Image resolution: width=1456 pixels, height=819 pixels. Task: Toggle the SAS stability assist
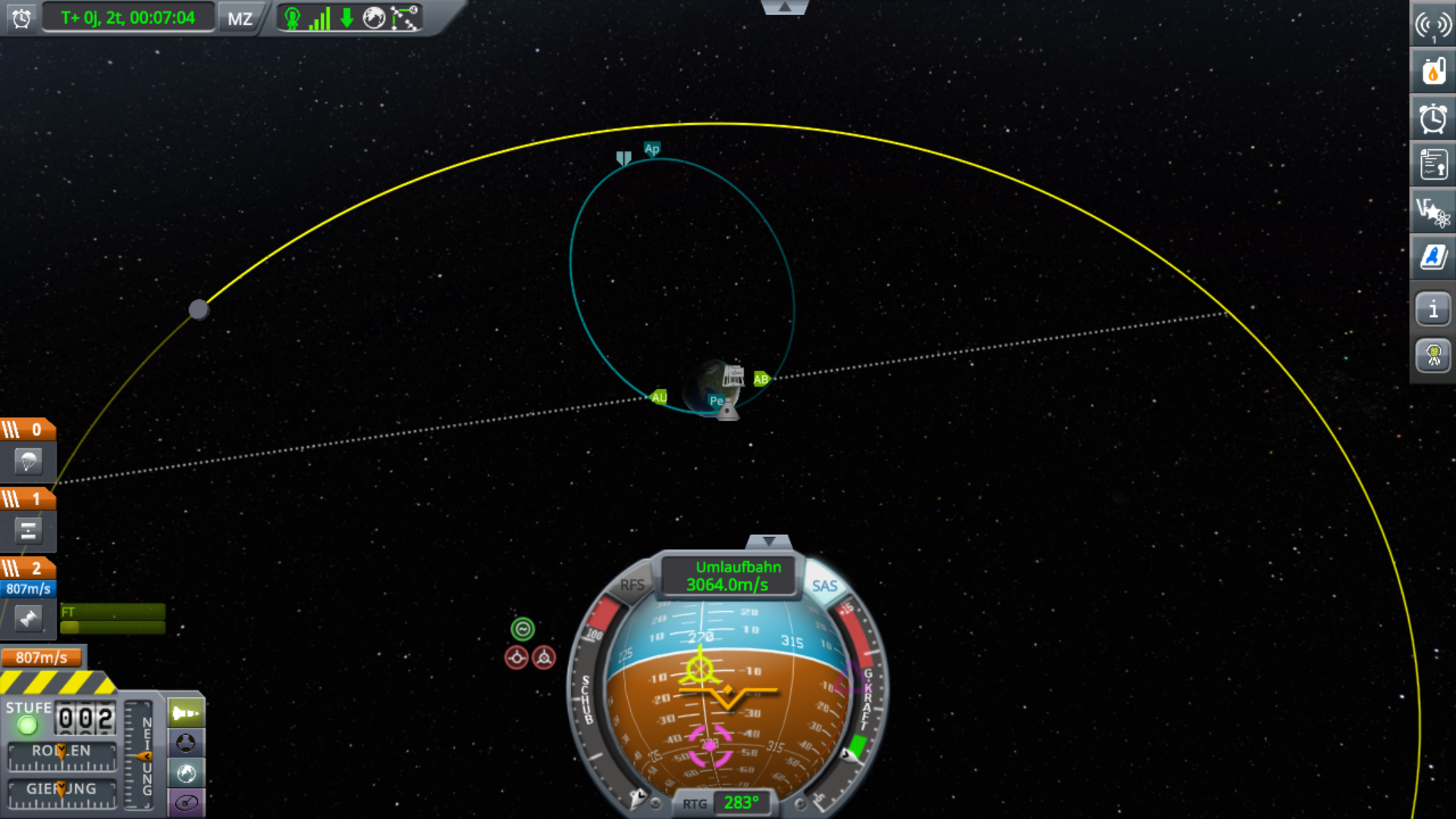(x=824, y=586)
